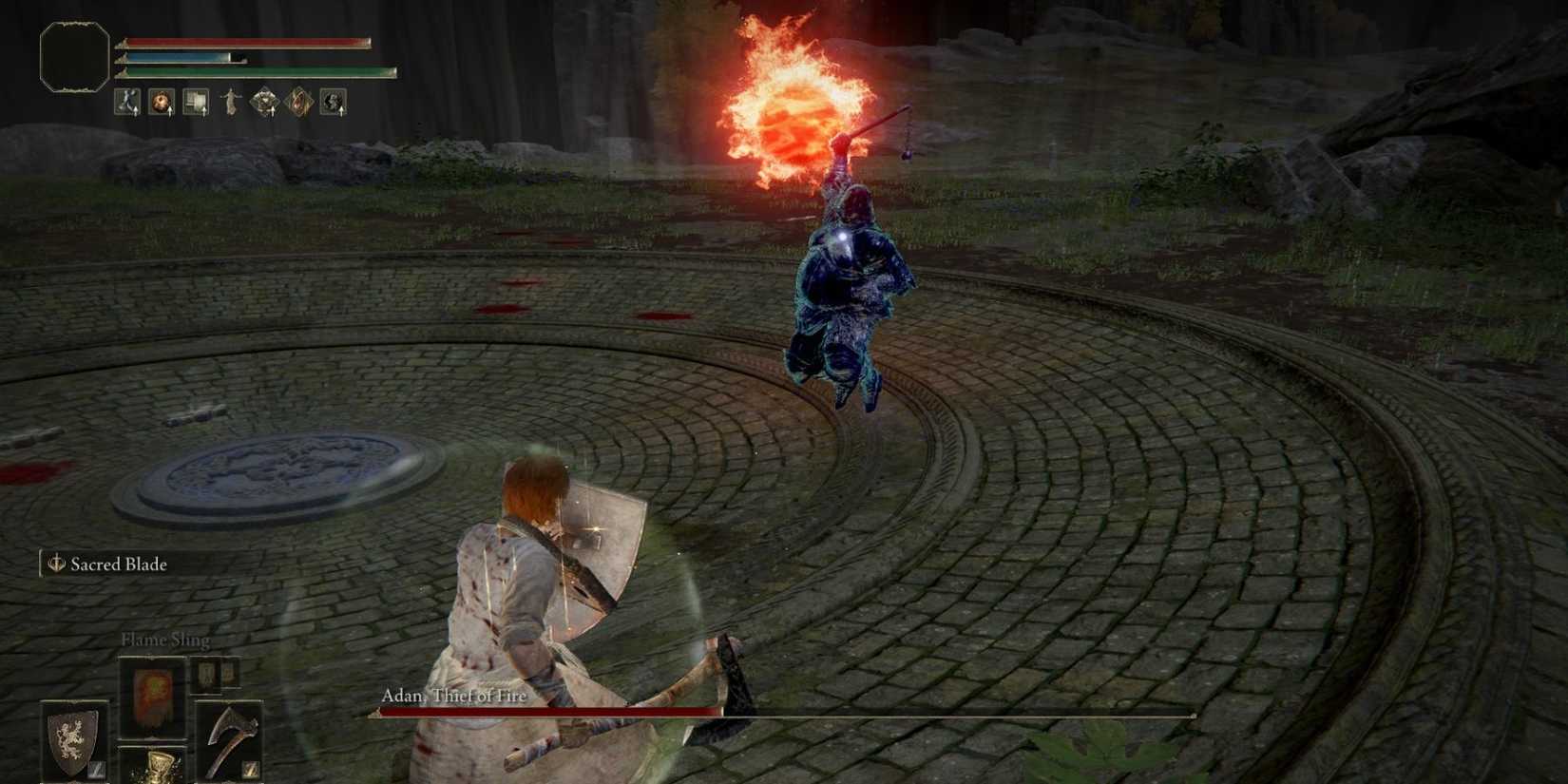
Task: Click the rightmost buff effect icon
Action: pyautogui.click(x=331, y=103)
